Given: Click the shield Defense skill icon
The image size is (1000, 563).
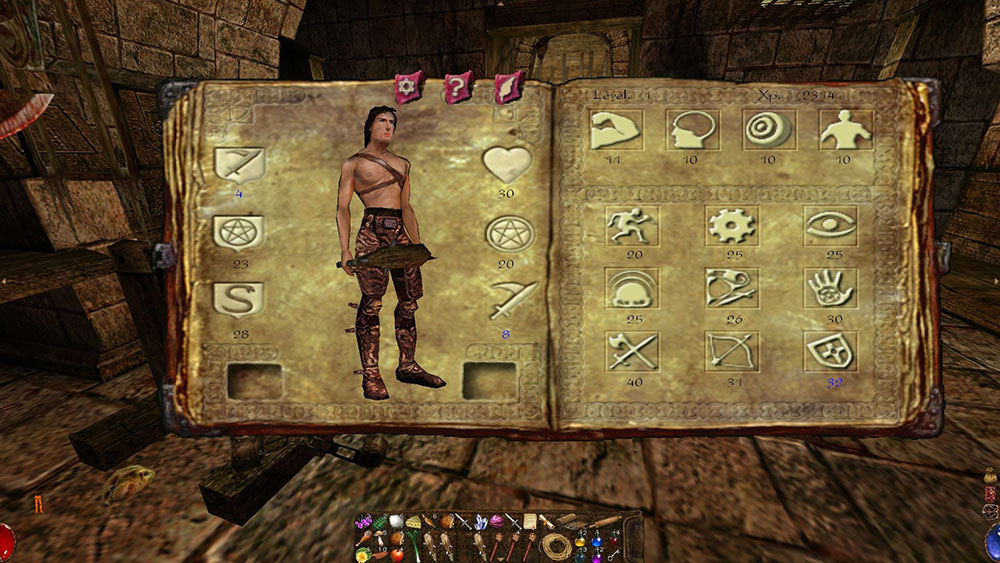Looking at the screenshot, I should (x=830, y=352).
